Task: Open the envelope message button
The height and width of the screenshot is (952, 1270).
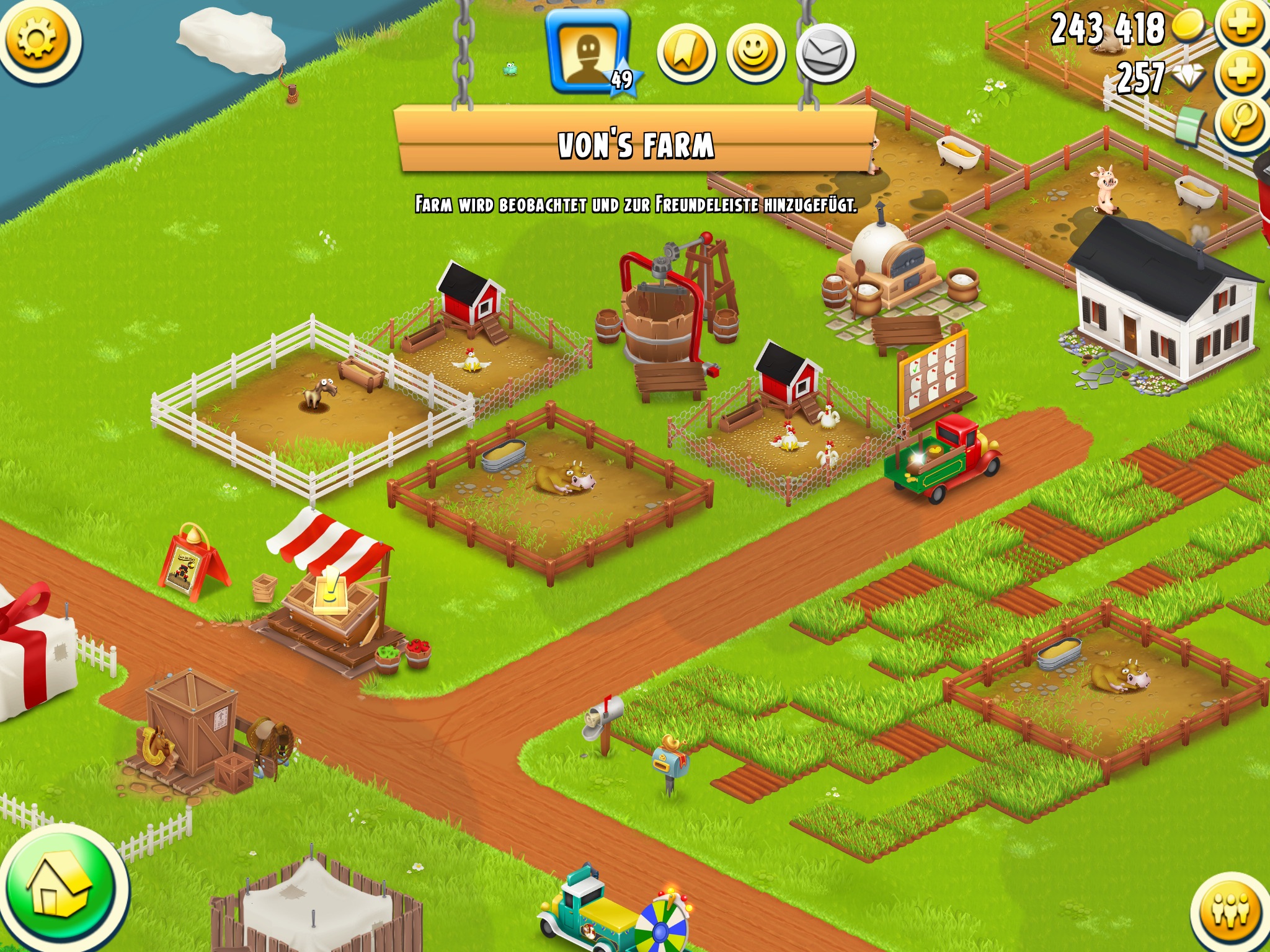Action: point(825,54)
